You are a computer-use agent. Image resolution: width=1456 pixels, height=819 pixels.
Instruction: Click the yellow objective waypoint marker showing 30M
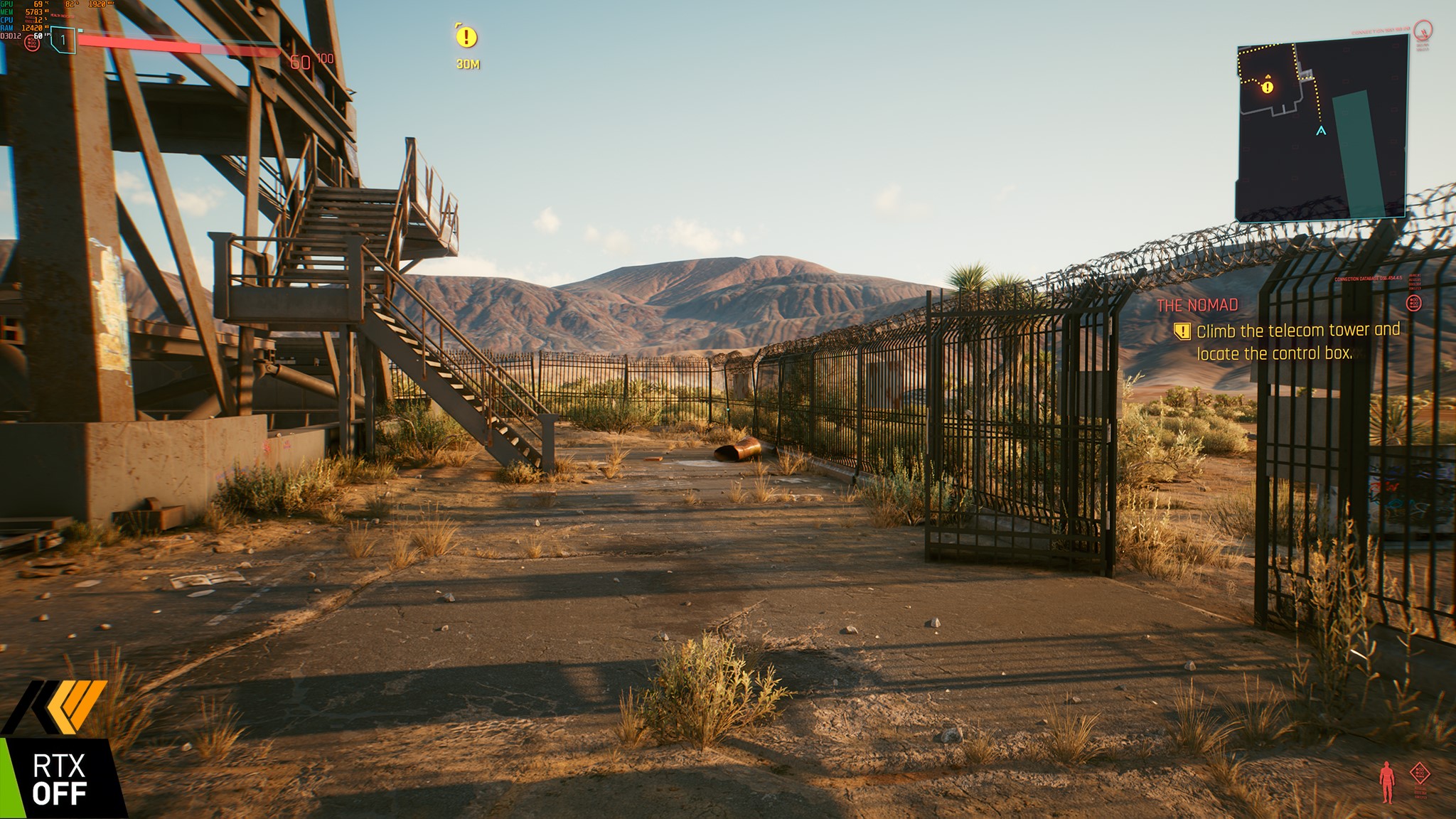tap(466, 37)
